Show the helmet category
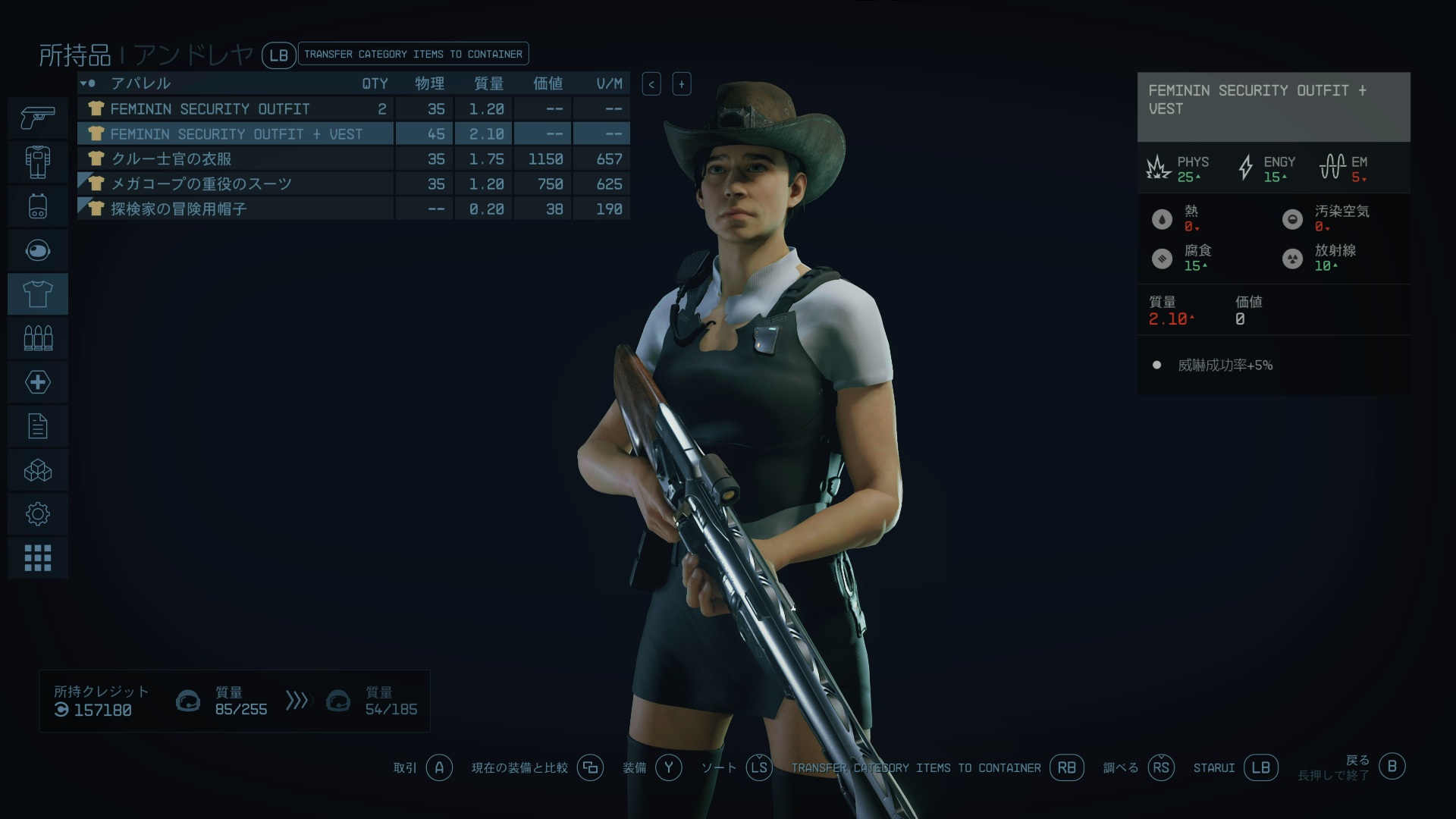 tap(38, 249)
